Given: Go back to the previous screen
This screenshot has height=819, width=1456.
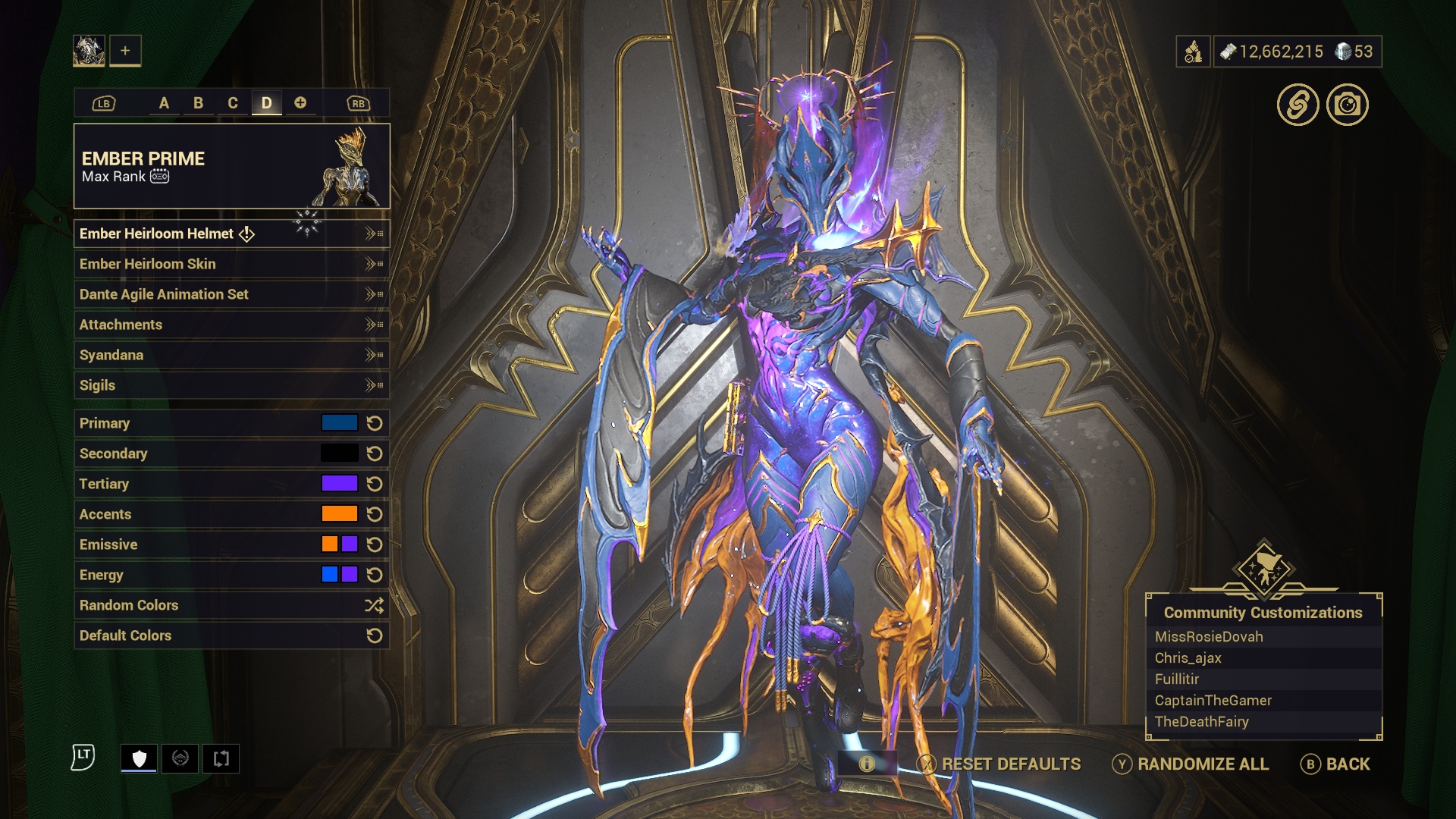Looking at the screenshot, I should point(1335,764).
